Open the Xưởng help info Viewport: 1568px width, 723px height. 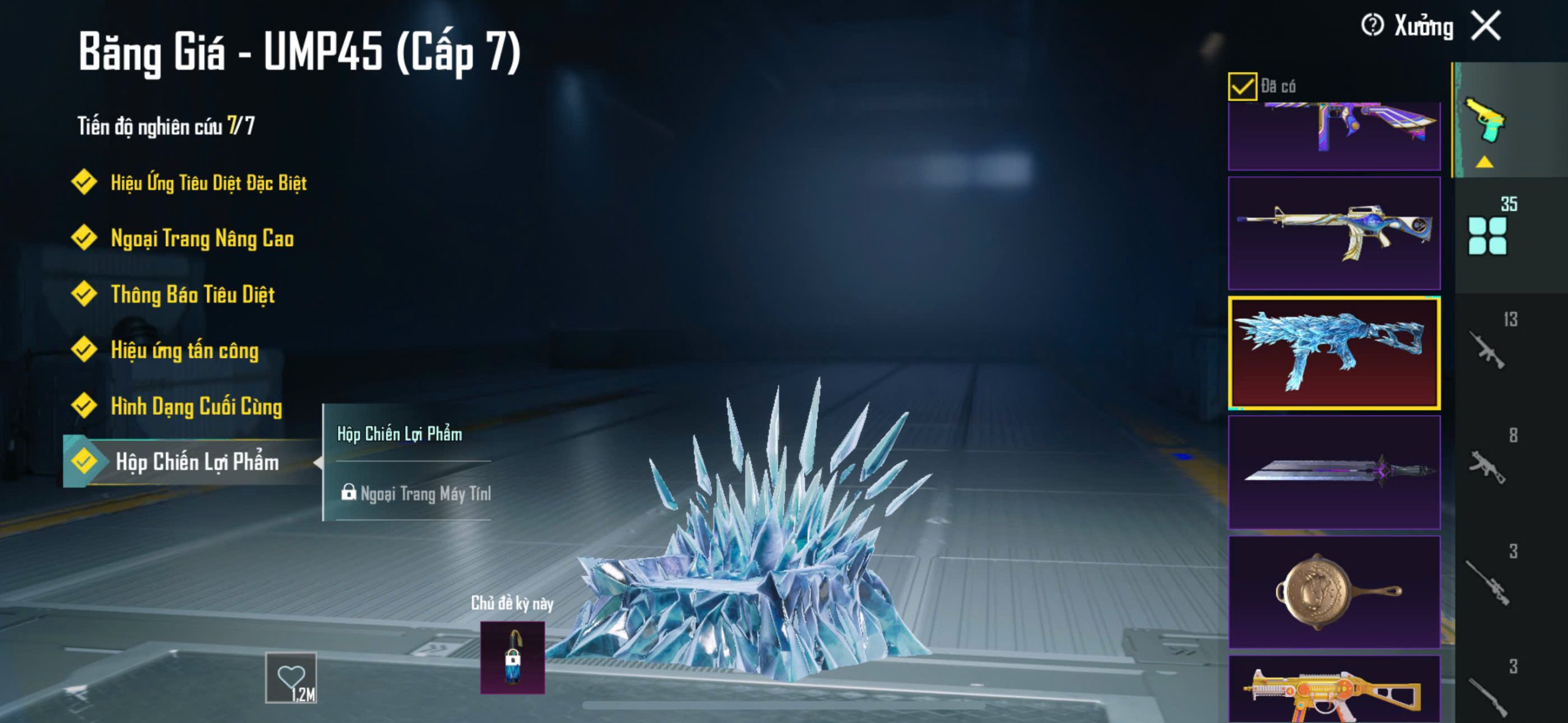(x=1372, y=26)
